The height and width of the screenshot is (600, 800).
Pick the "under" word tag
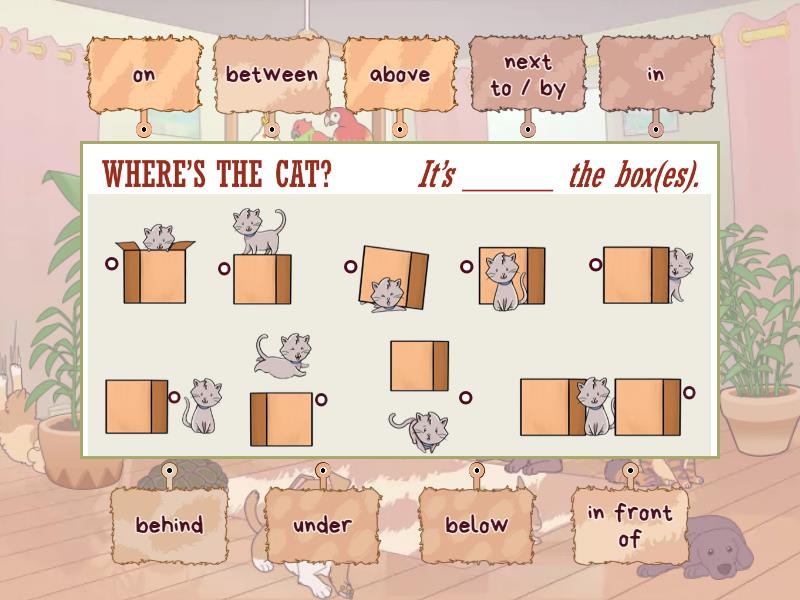coord(322,525)
